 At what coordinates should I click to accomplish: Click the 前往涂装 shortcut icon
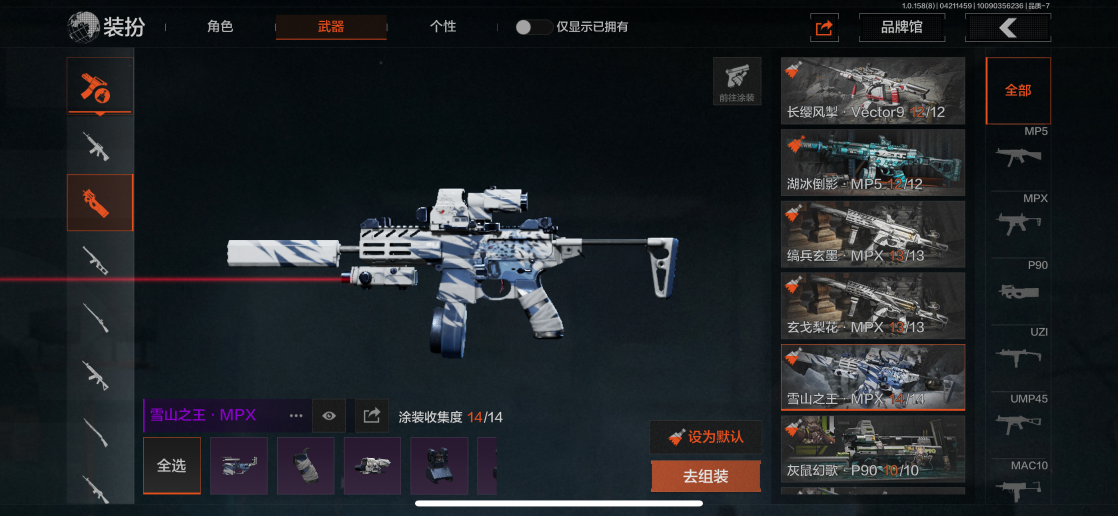point(737,81)
